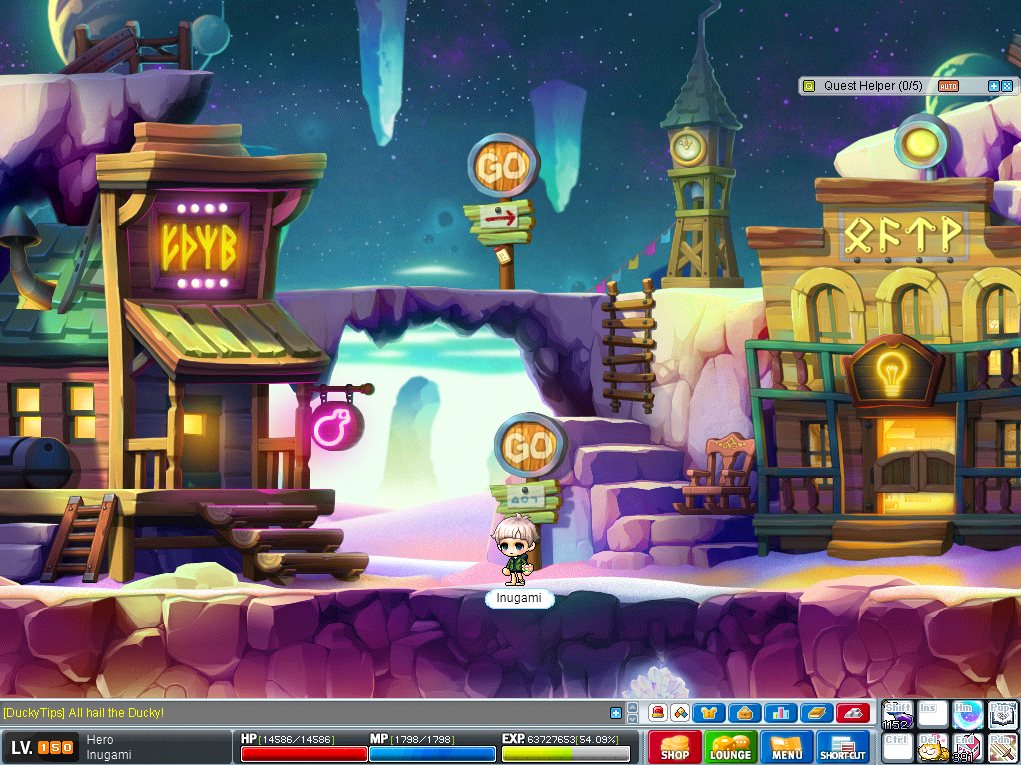Open the inventory bag icon

745,713
